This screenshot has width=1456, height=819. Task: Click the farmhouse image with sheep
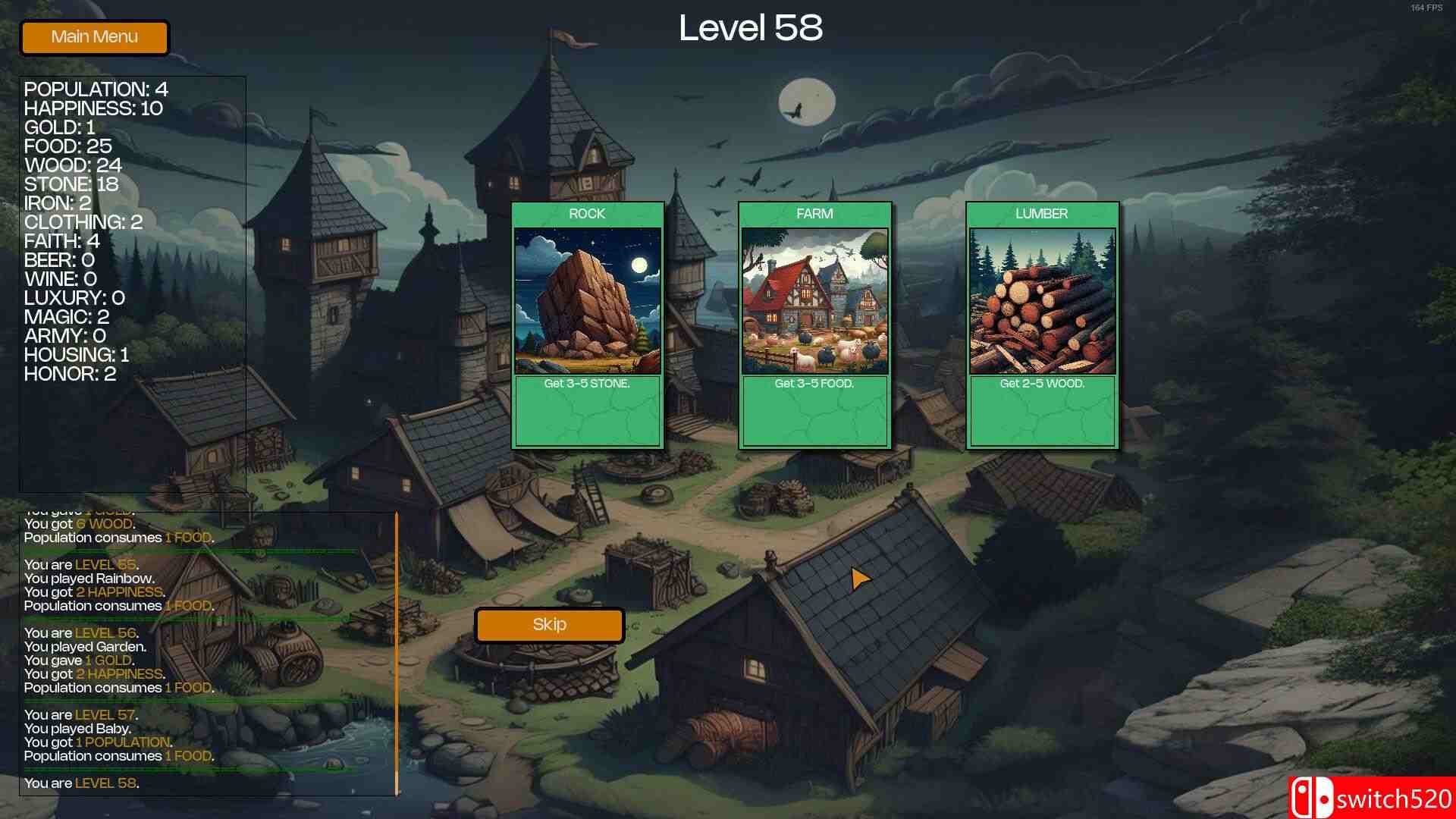(x=815, y=300)
